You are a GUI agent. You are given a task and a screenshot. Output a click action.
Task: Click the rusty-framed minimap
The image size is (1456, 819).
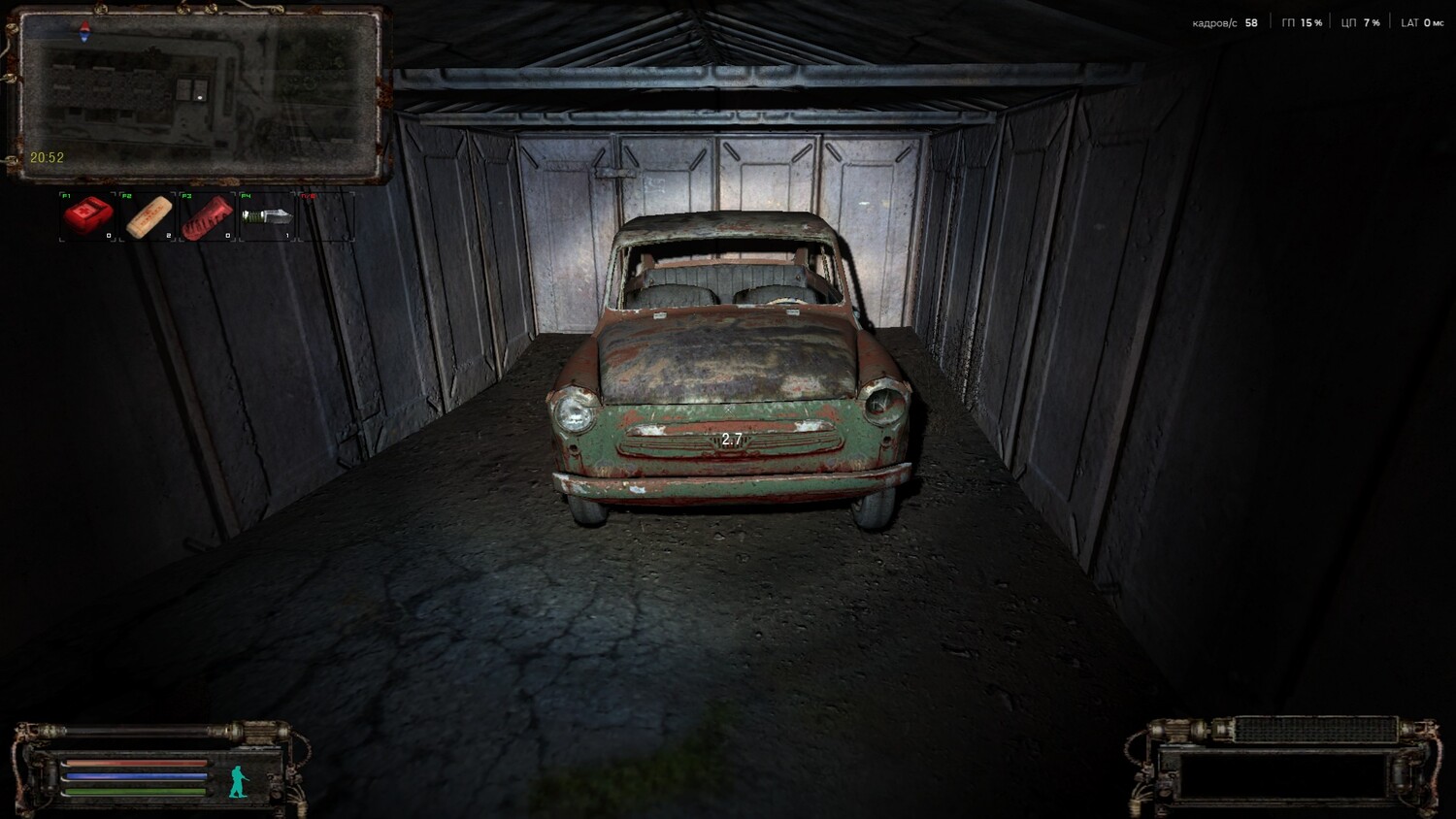[198, 94]
